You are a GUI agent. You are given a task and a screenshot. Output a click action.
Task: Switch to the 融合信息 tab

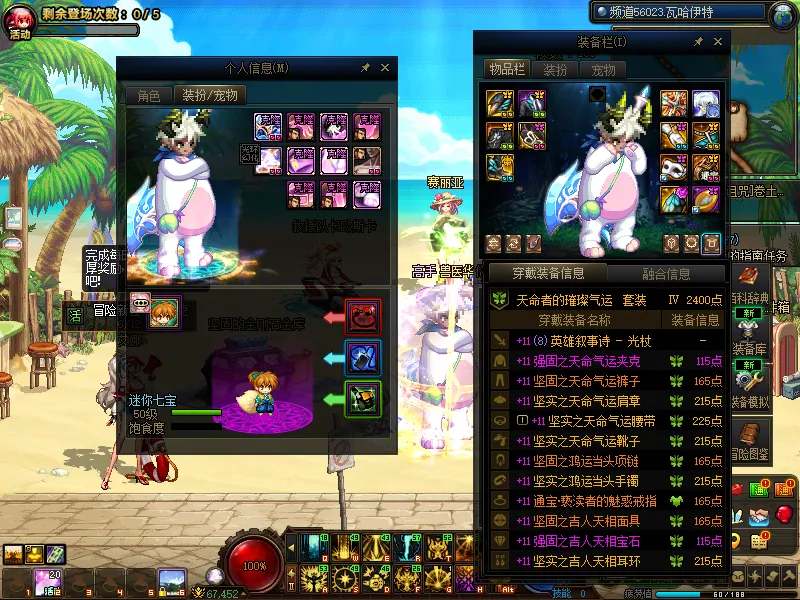[665, 273]
